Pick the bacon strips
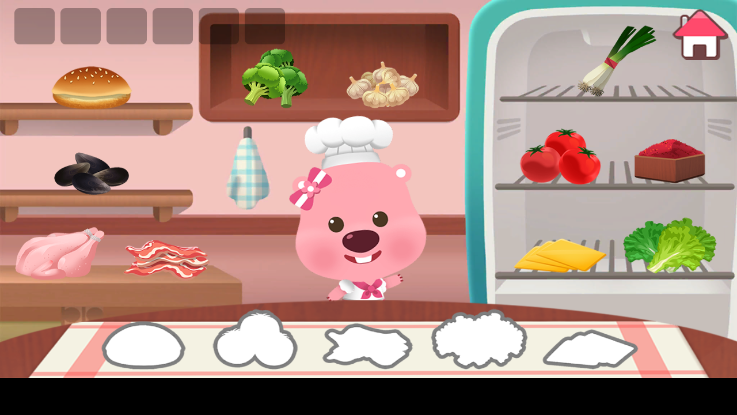Viewport: 737px width, 415px height. click(x=165, y=257)
